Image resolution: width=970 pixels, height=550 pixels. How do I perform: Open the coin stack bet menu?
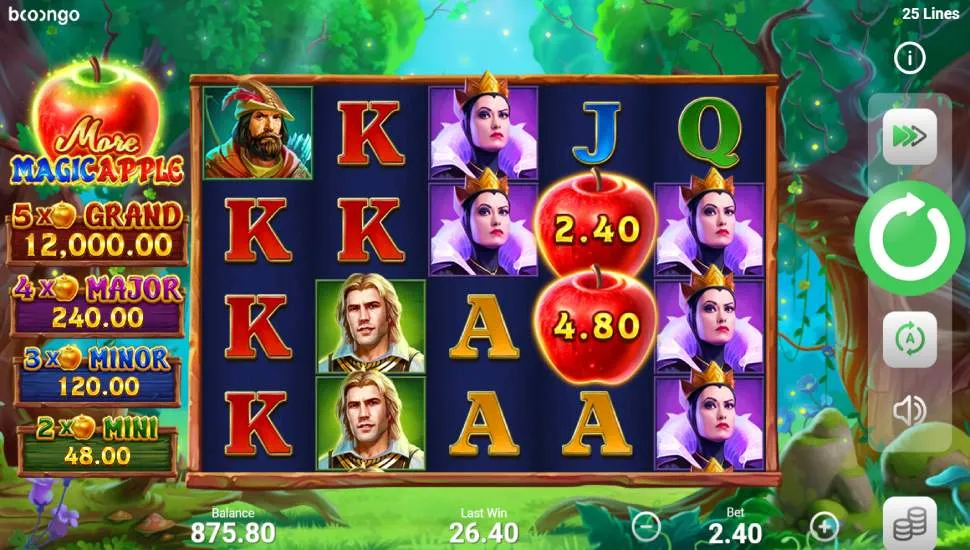[x=909, y=522]
